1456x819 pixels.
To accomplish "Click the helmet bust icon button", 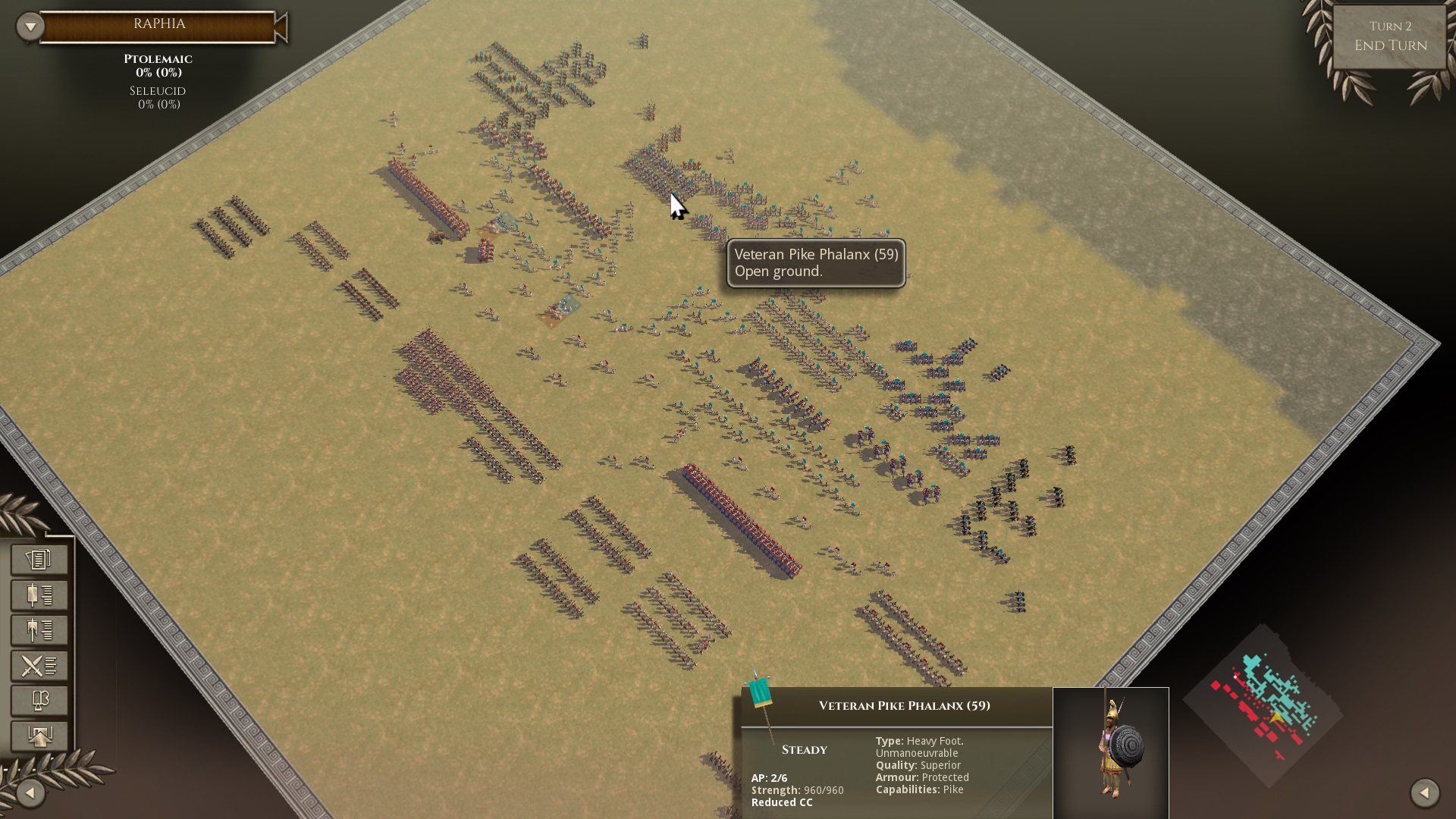I will click(x=39, y=701).
